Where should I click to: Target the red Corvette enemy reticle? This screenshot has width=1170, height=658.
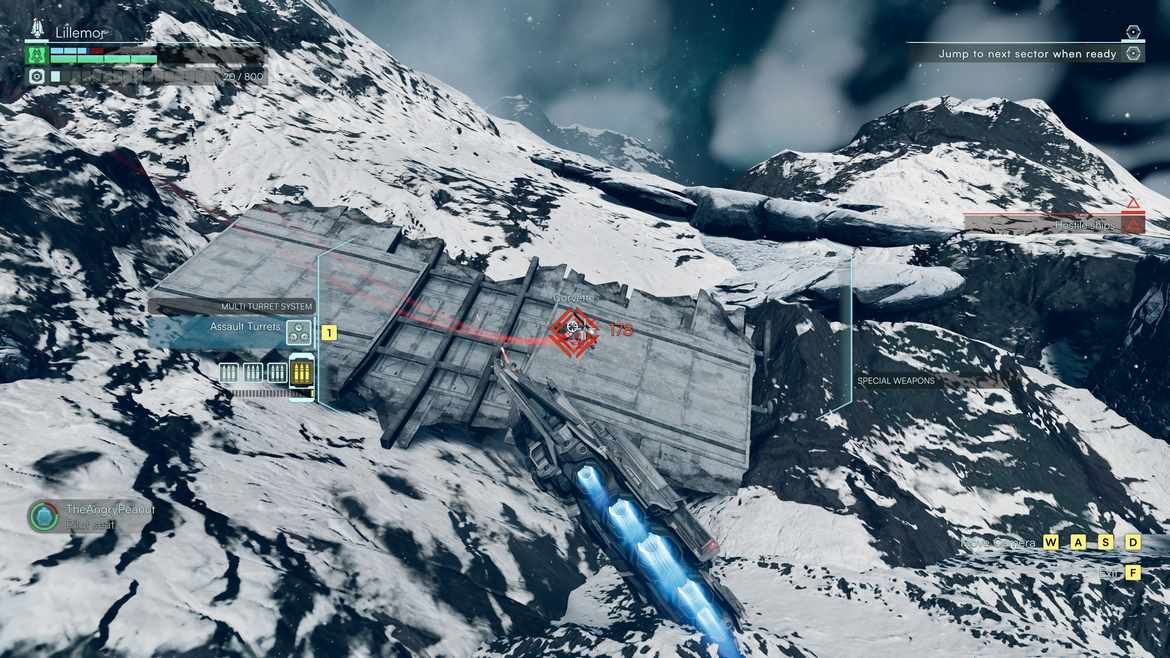click(573, 331)
